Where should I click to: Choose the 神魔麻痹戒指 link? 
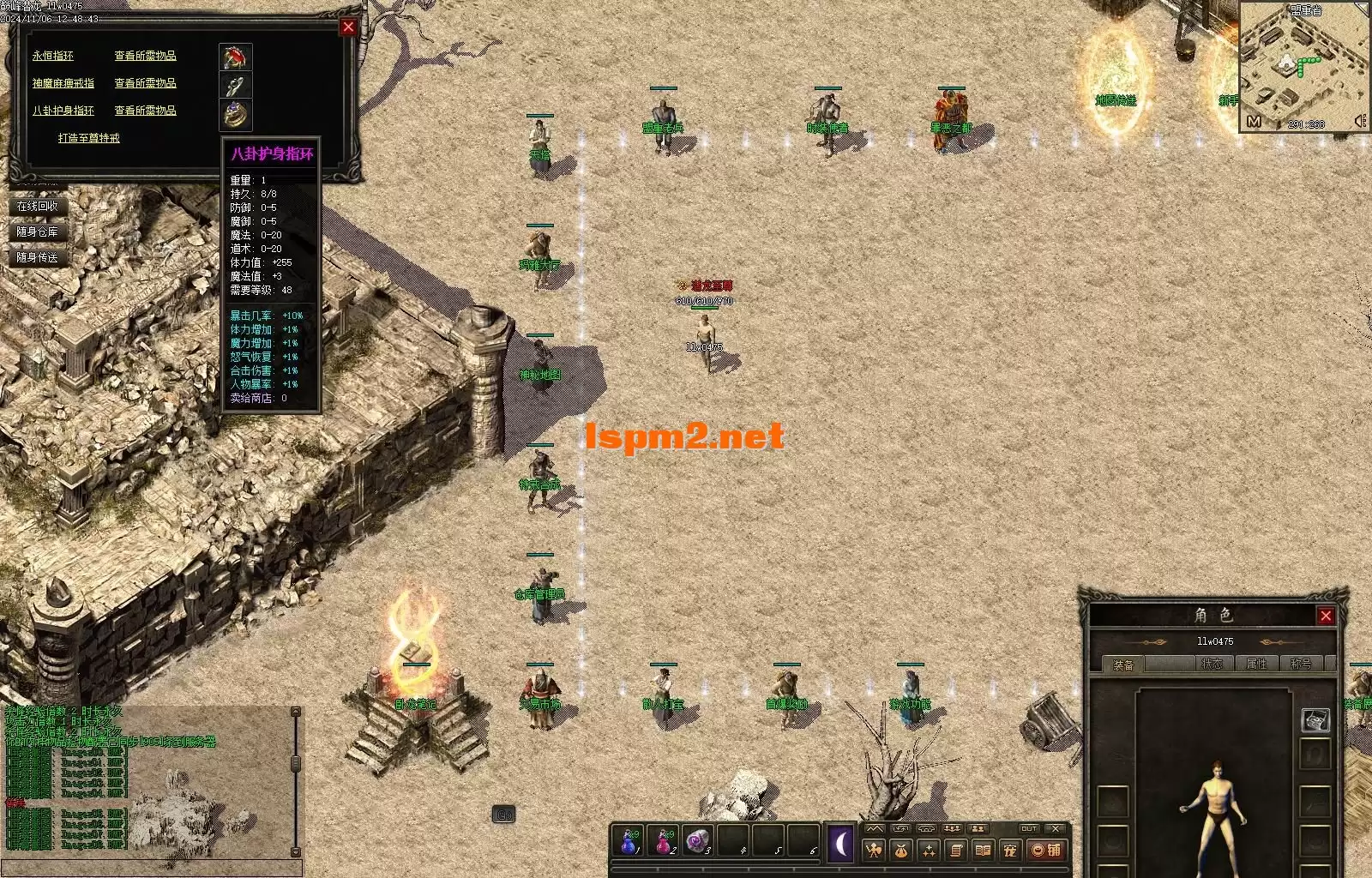[x=63, y=83]
